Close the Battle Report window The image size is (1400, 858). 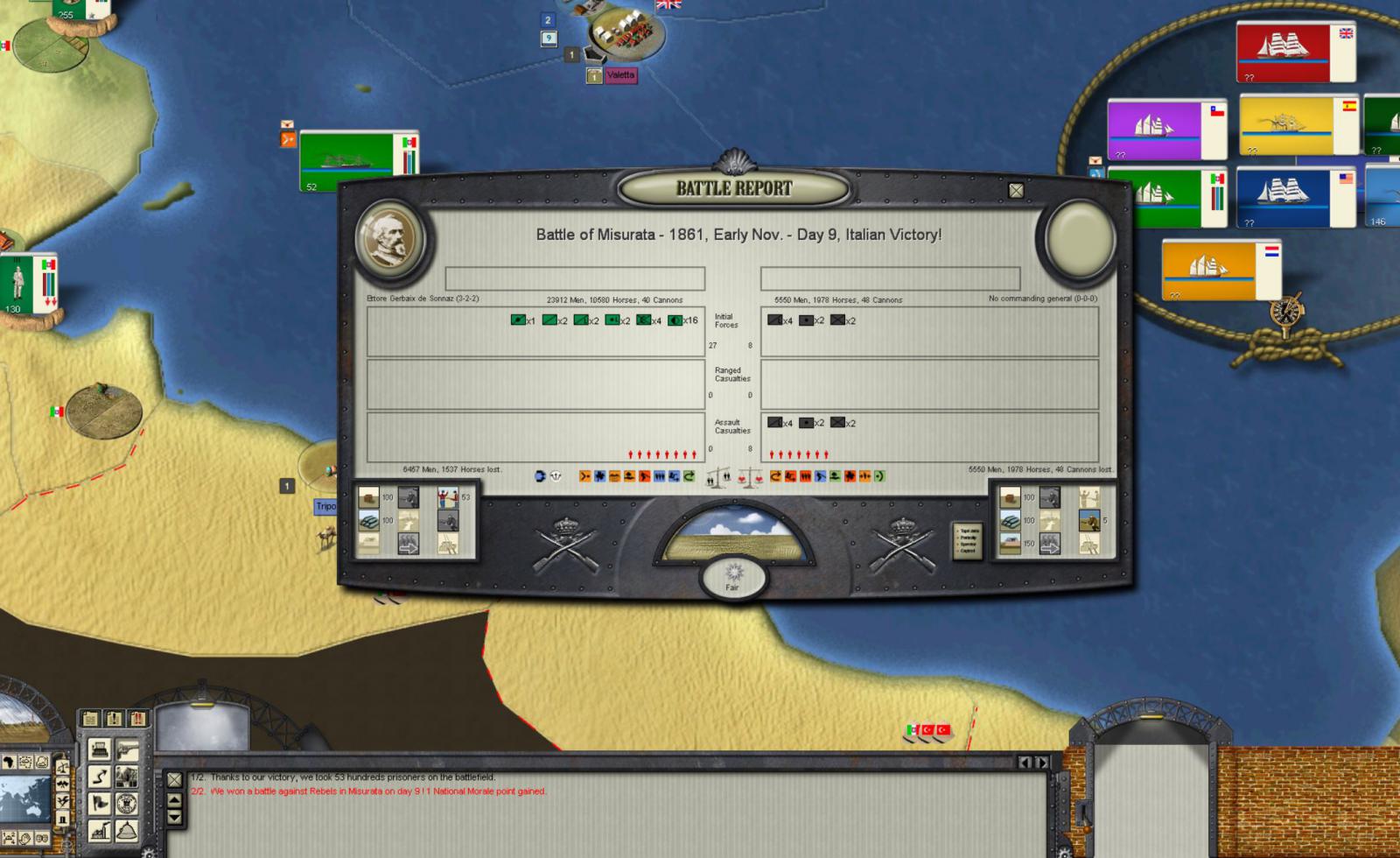click(1016, 190)
